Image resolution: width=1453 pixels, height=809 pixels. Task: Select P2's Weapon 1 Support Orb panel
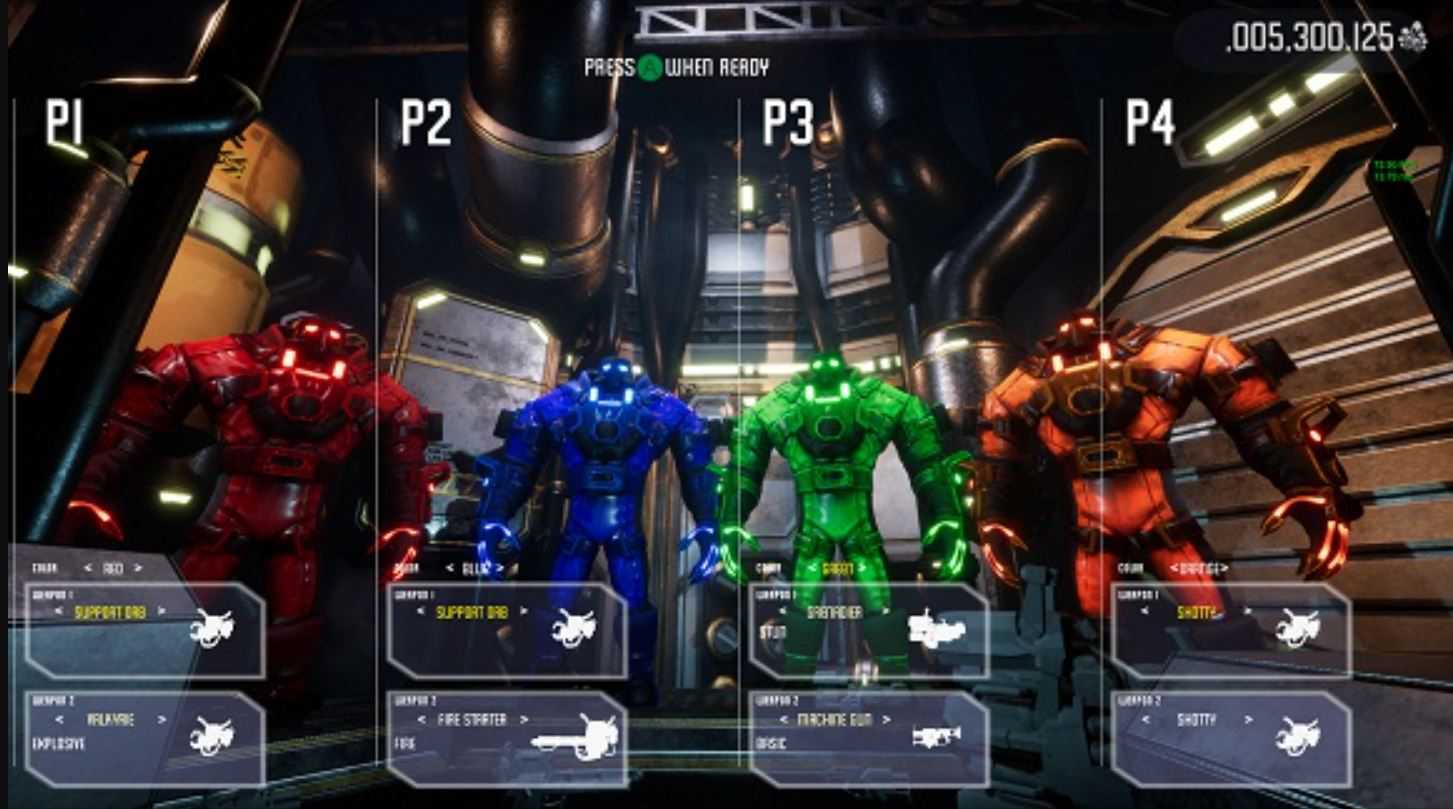(507, 631)
